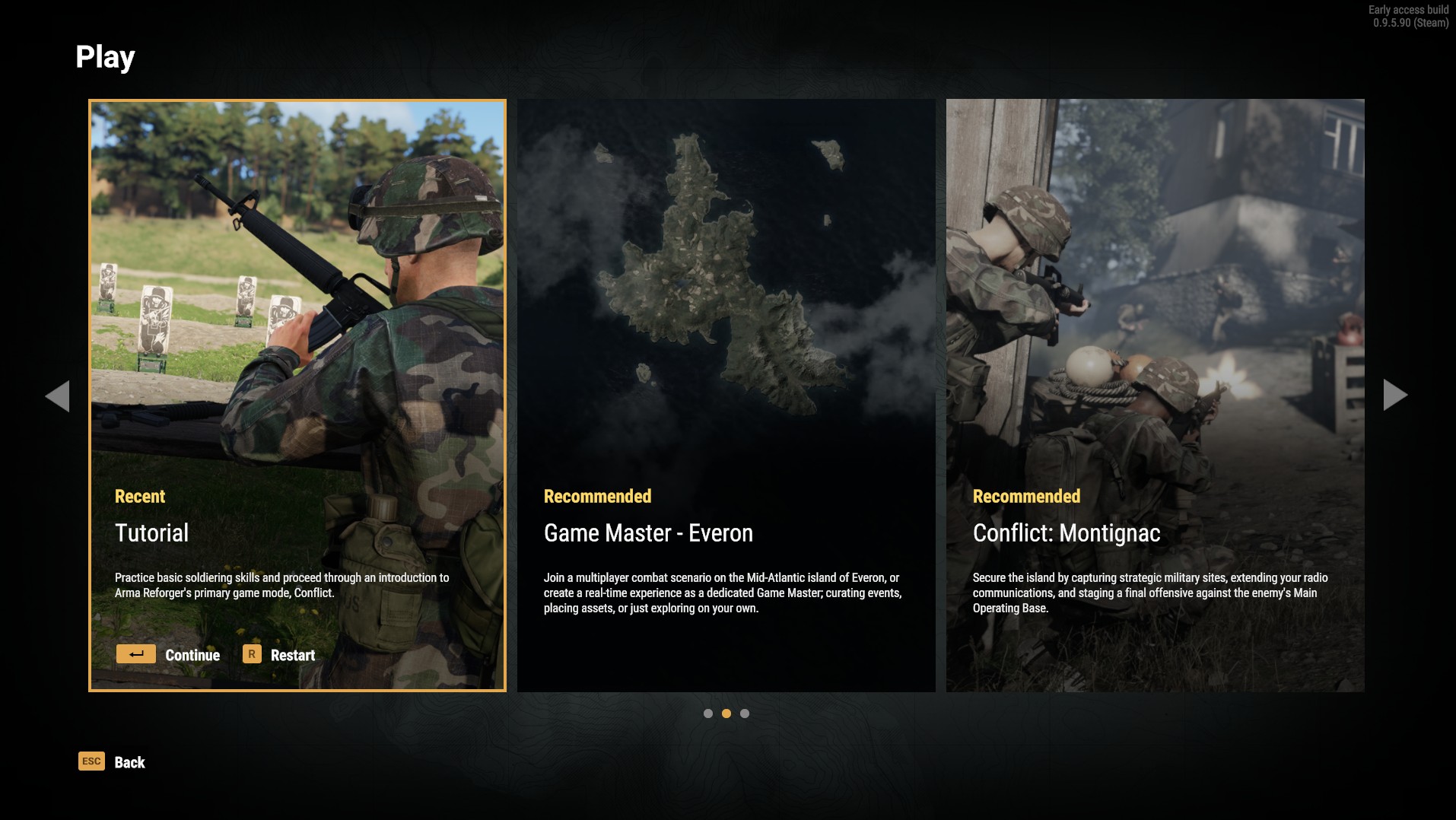Jump to the third carousel page dot
Screen dimensions: 1456x820
[745, 714]
